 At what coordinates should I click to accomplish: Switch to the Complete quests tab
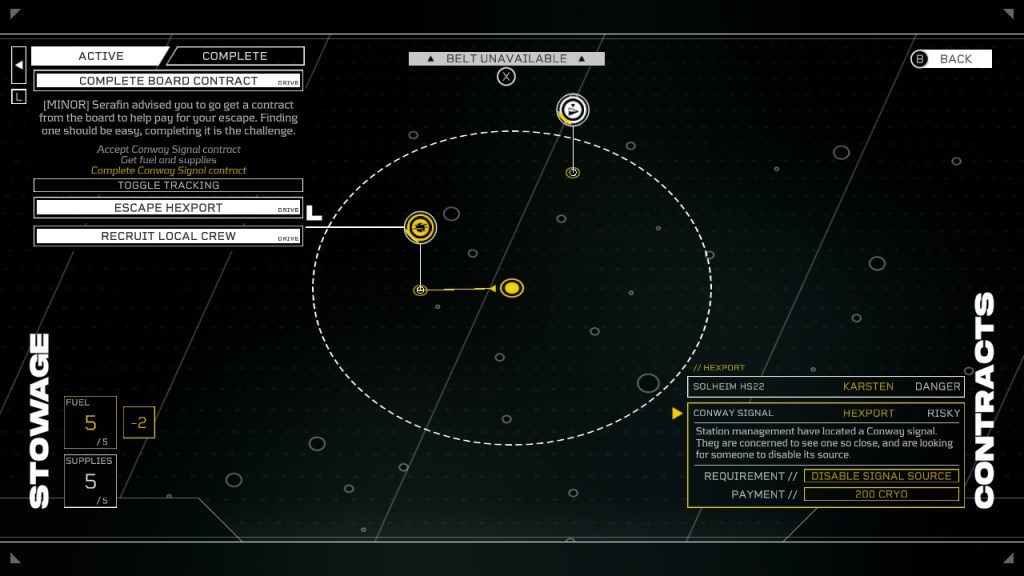click(235, 56)
